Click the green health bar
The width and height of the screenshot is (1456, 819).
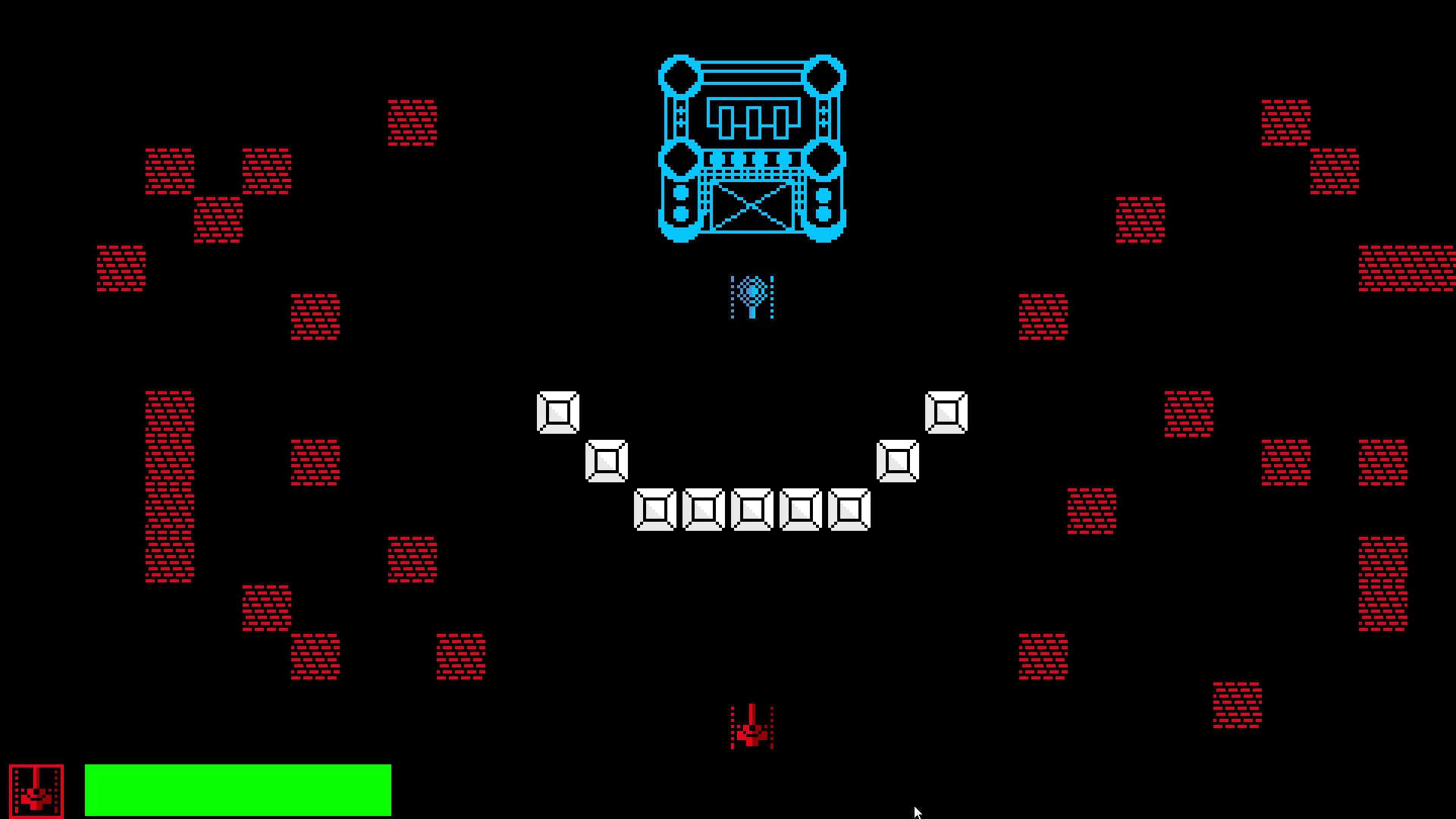tap(239, 789)
